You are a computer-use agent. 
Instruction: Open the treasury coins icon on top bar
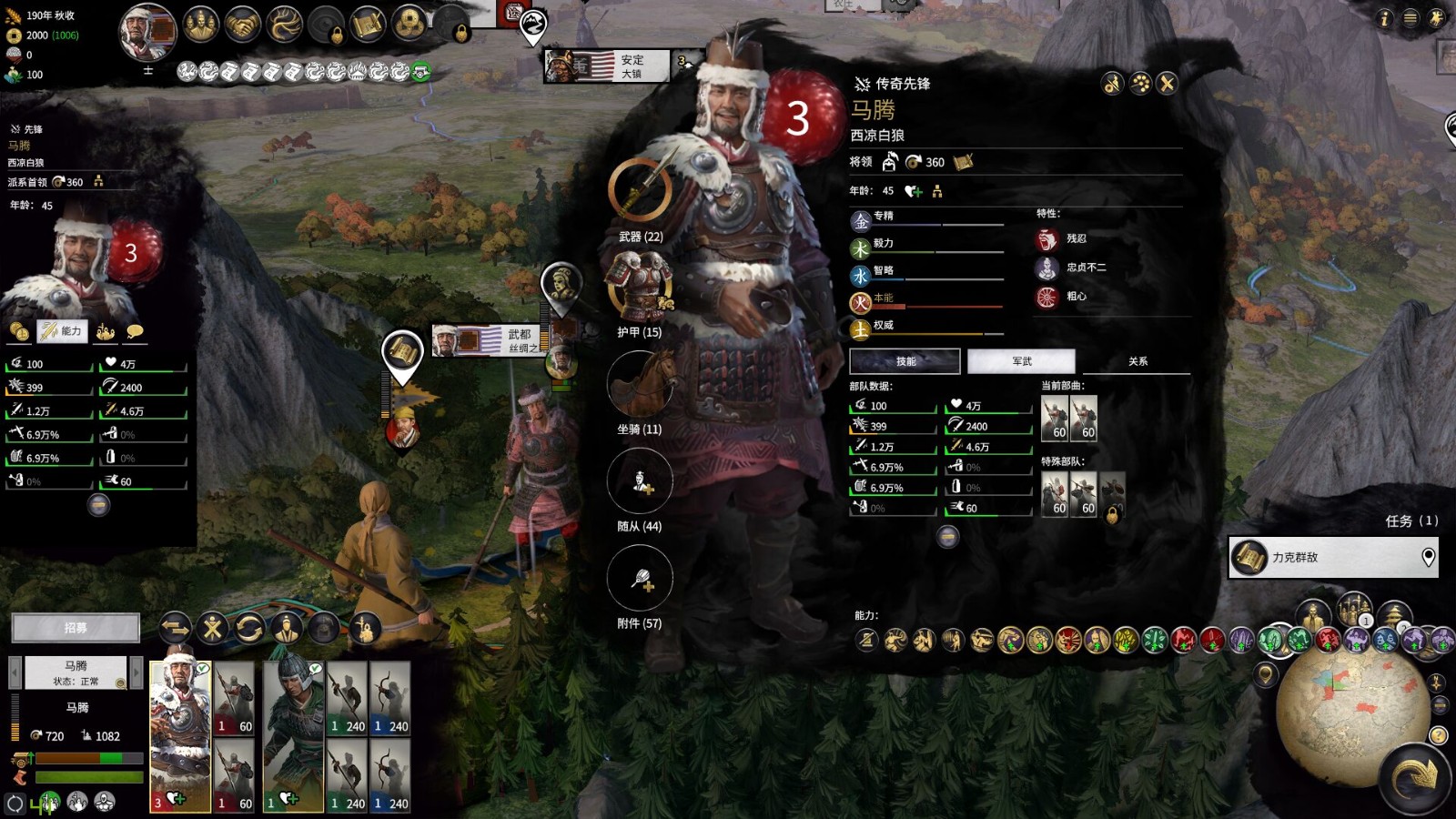(x=409, y=23)
